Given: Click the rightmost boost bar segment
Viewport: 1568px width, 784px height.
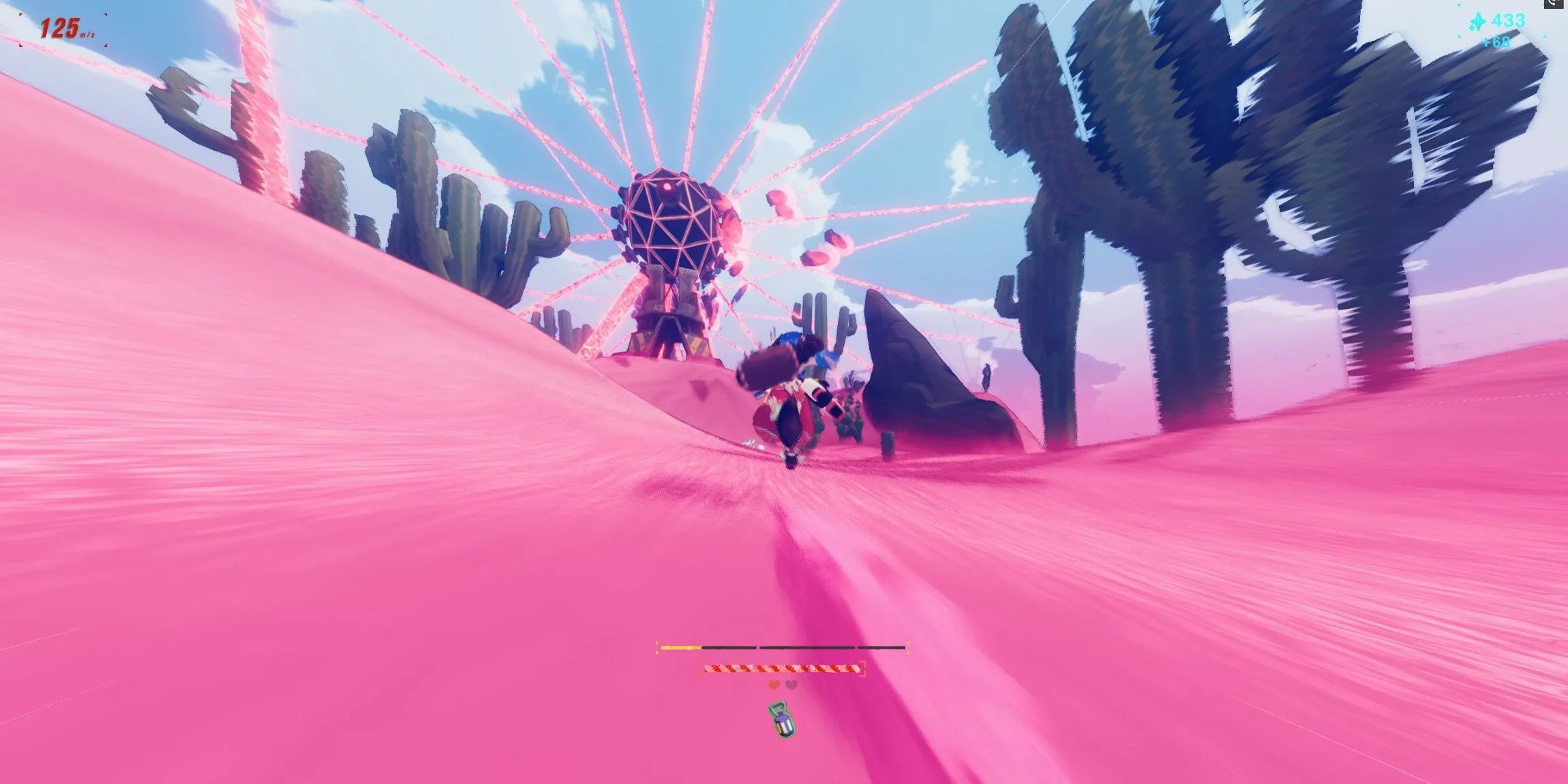Looking at the screenshot, I should click(879, 648).
